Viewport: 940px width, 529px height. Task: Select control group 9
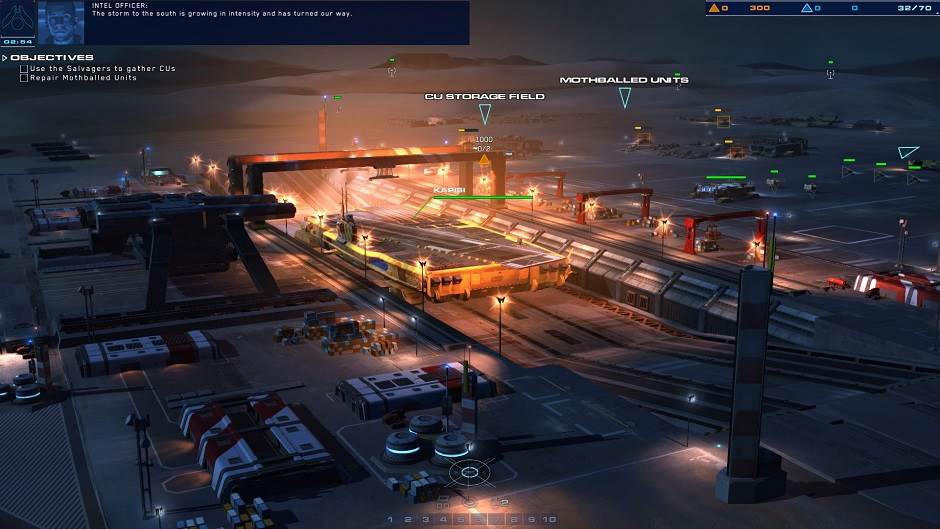tap(531, 520)
